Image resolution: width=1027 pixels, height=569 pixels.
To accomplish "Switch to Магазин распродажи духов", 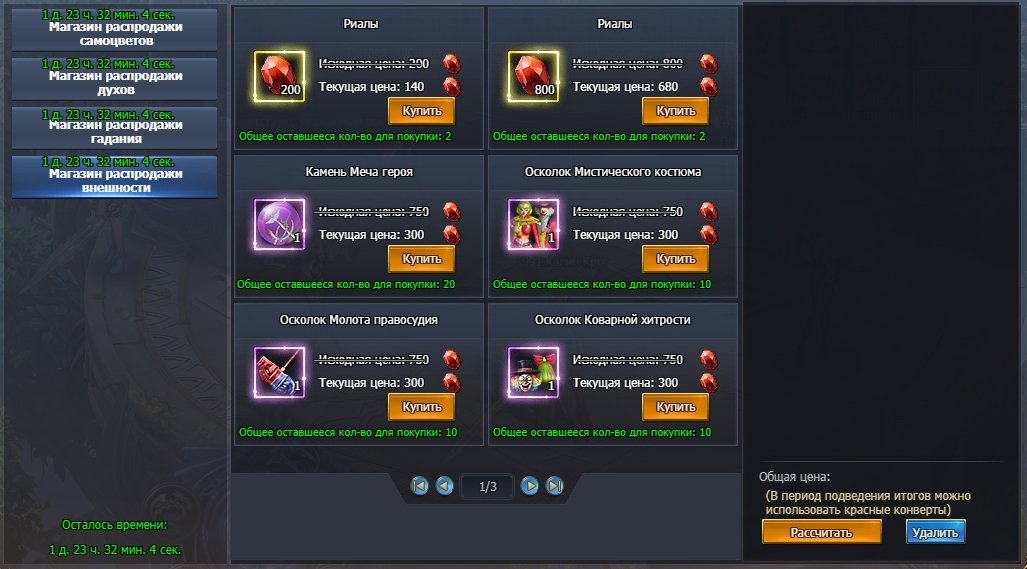I will pyautogui.click(x=114, y=80).
